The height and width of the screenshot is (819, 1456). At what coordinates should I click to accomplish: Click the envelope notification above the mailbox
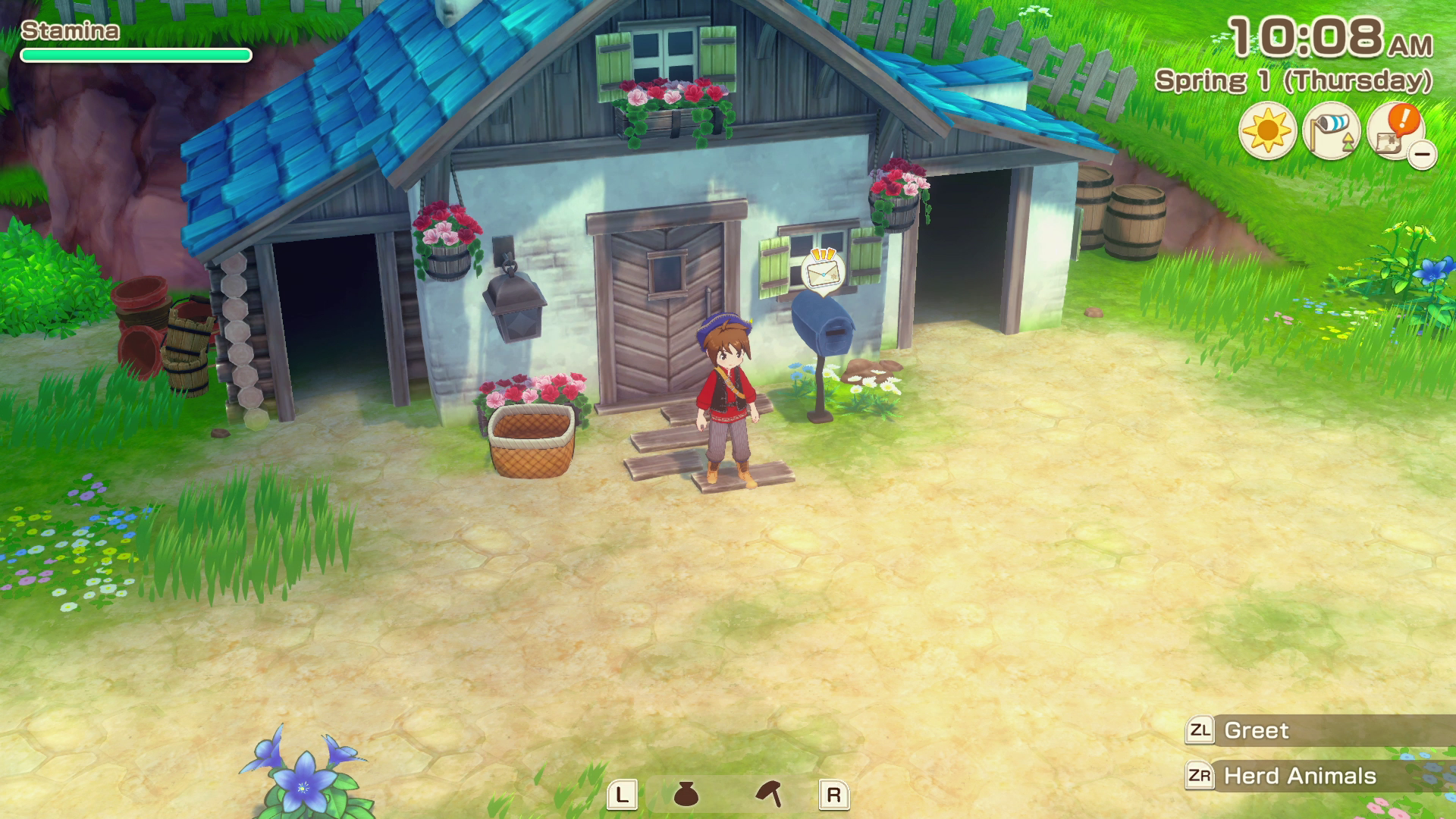[x=821, y=271]
